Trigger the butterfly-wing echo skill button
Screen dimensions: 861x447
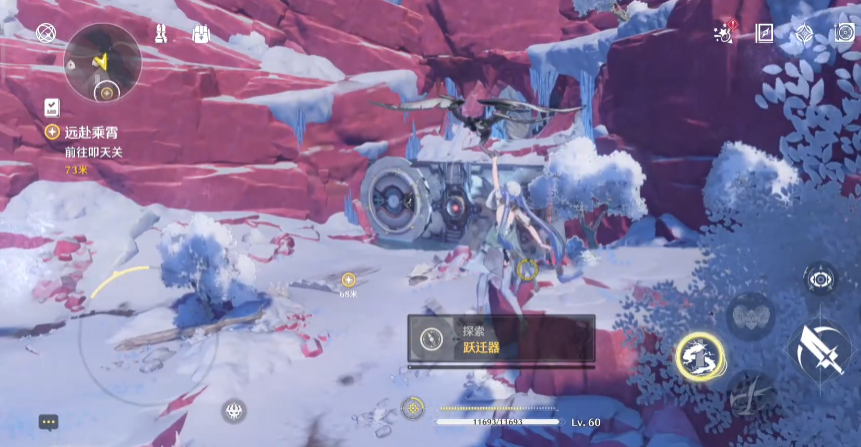[x=750, y=317]
